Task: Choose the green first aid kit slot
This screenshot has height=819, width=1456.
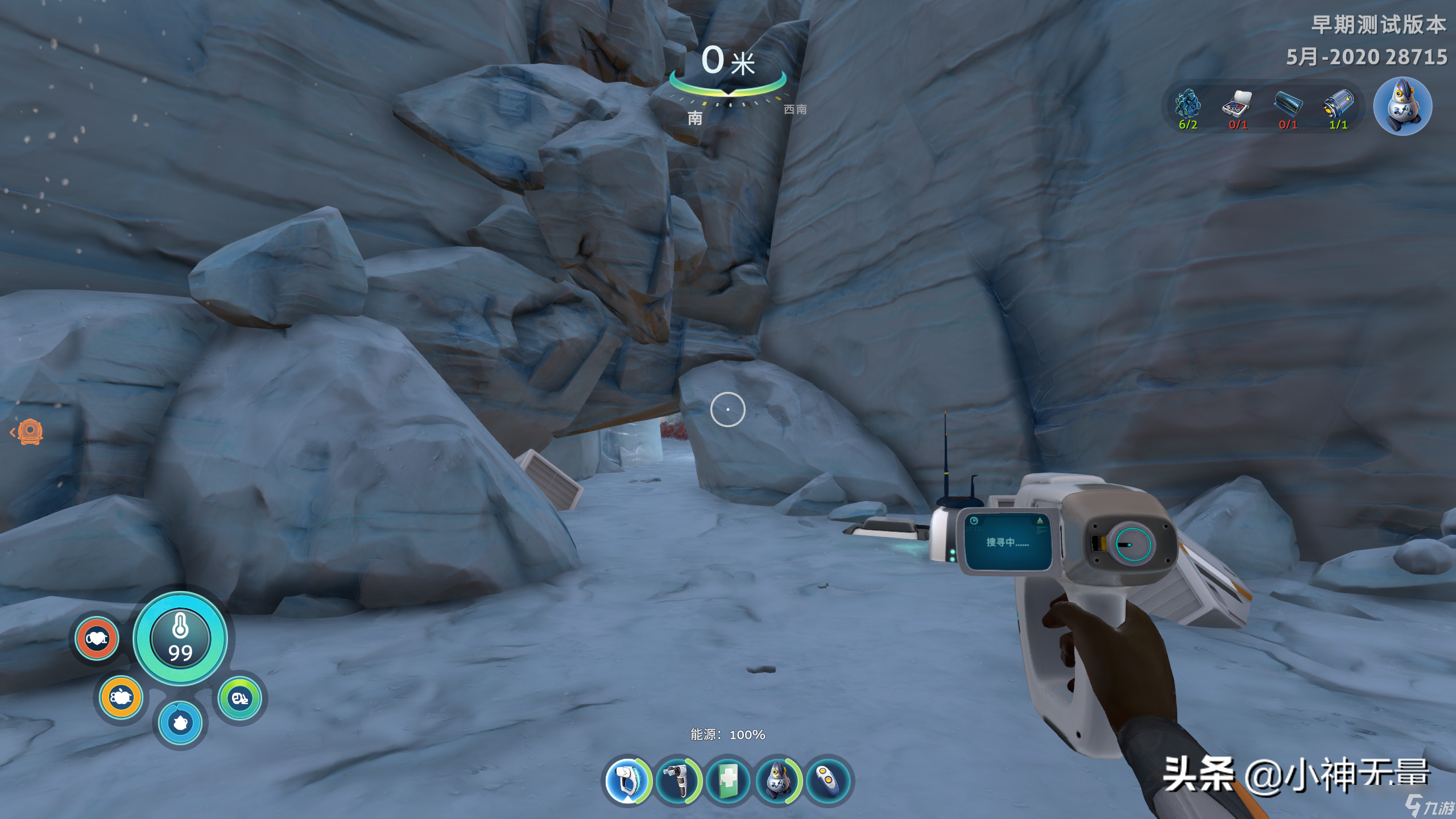Action: pyautogui.click(x=727, y=780)
